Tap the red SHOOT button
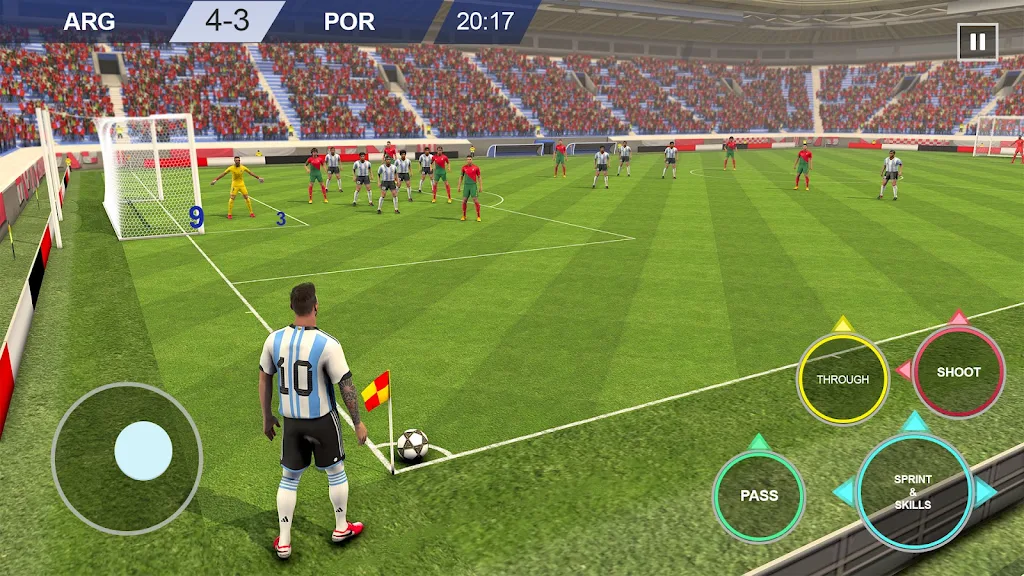 (958, 372)
